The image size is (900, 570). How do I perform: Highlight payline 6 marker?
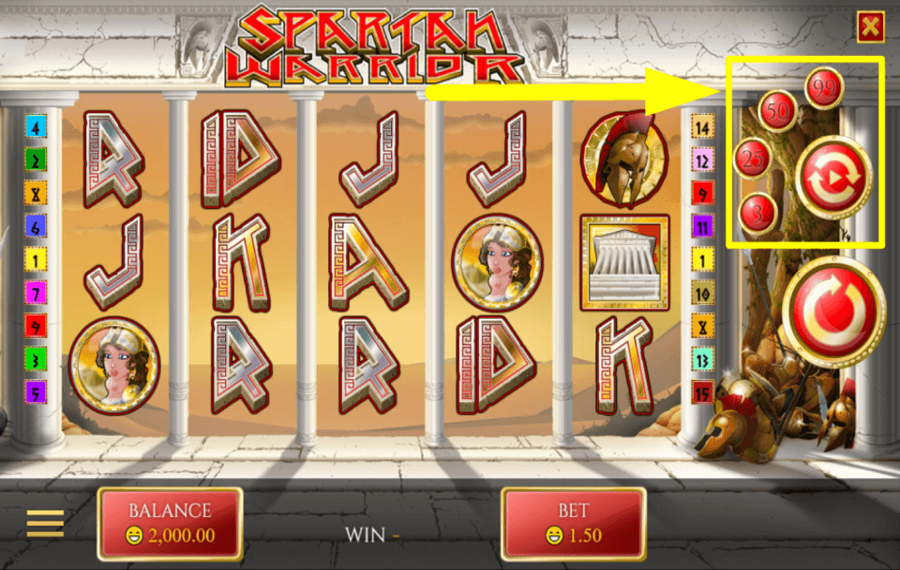[37, 227]
